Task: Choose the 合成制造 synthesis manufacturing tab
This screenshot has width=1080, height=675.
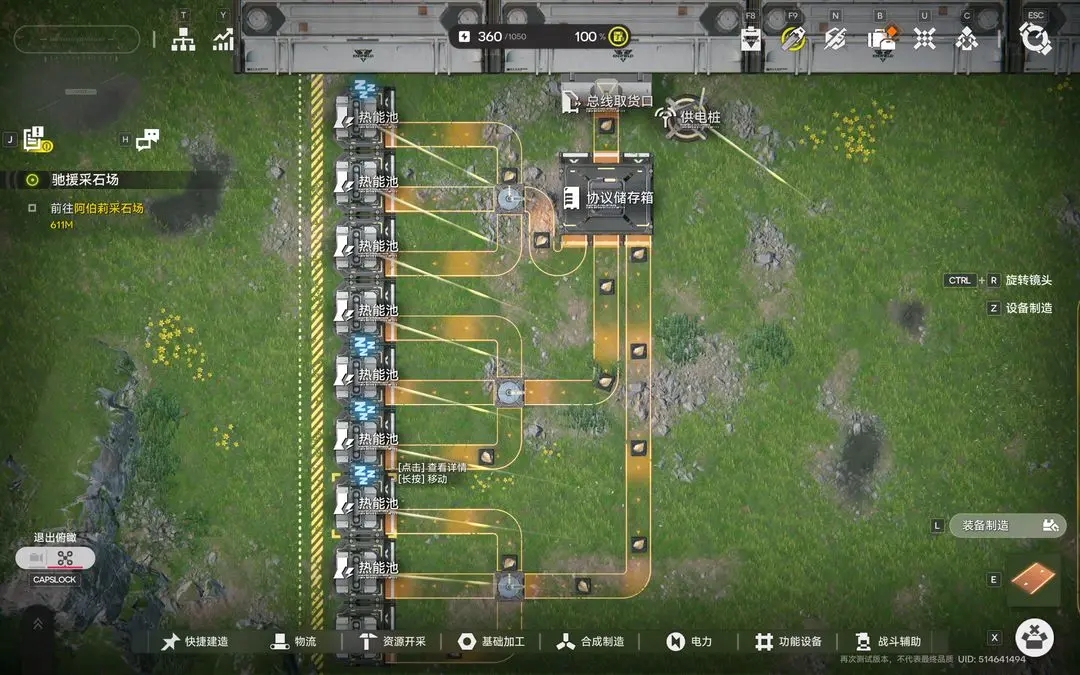Action: (x=591, y=641)
